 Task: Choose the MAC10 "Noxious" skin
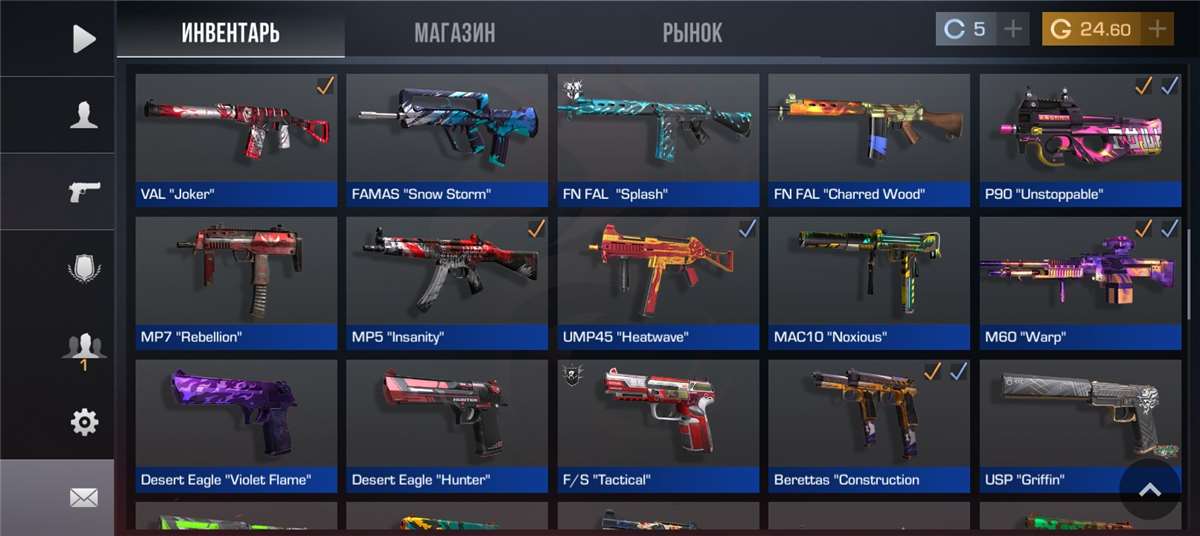[869, 283]
